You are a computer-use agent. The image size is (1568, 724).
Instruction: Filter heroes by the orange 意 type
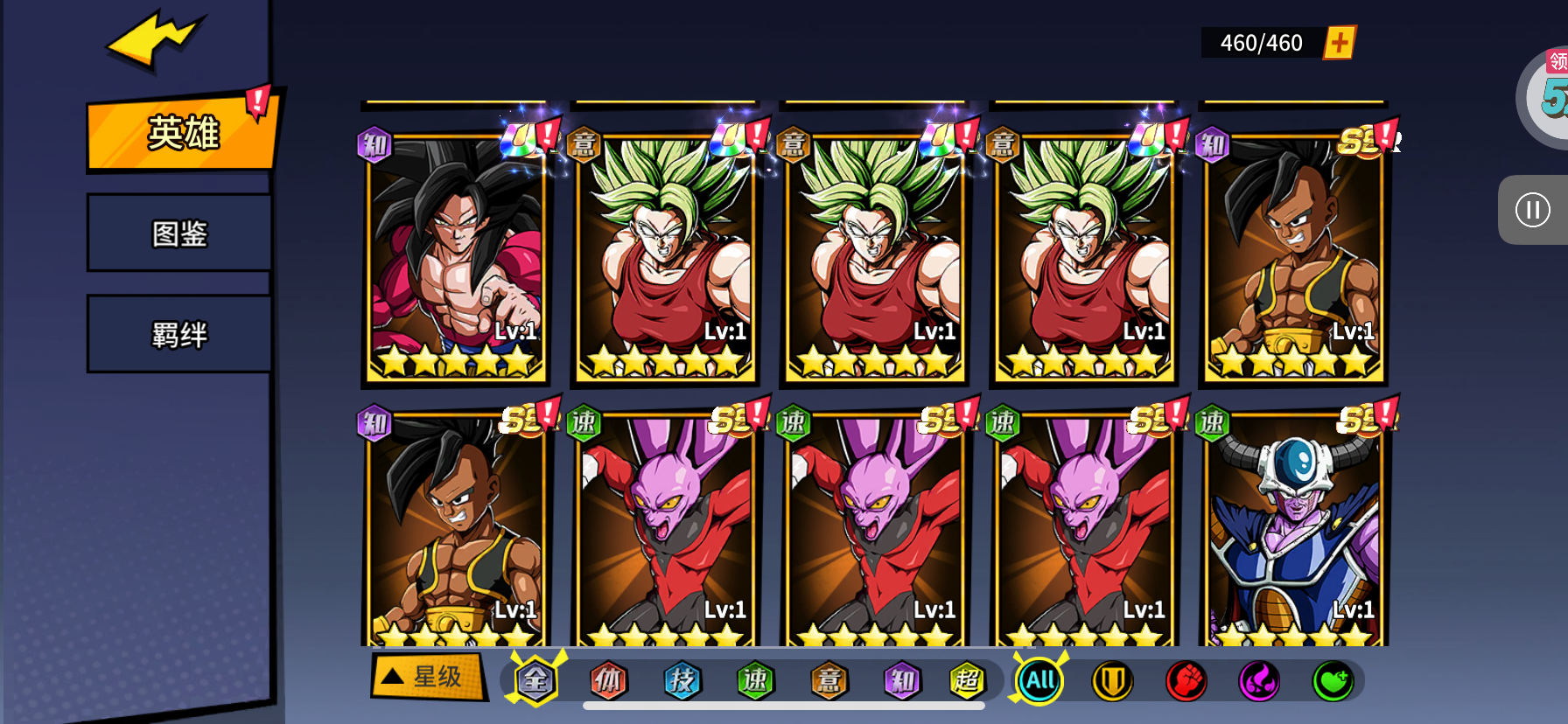[x=829, y=680]
